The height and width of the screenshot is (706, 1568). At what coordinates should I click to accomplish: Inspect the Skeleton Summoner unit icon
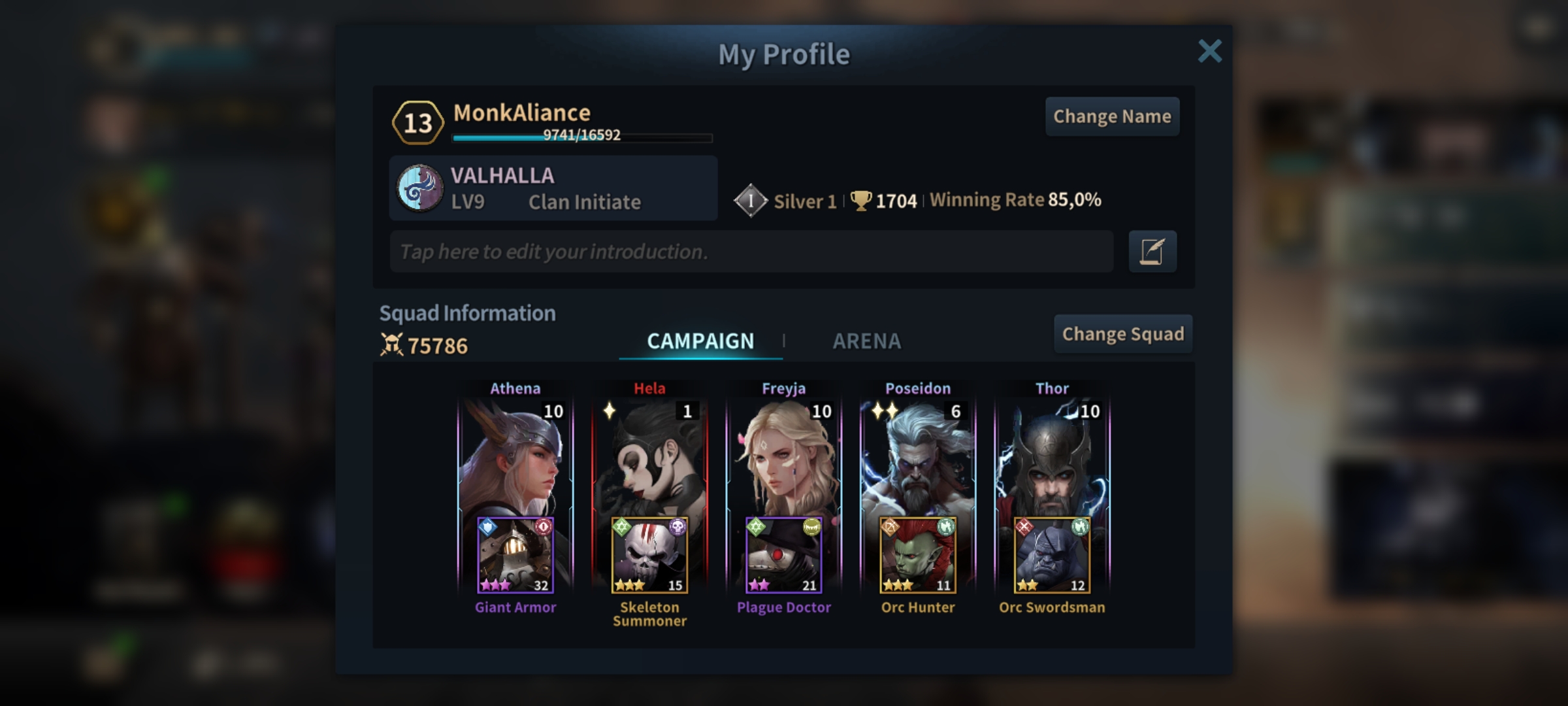649,556
